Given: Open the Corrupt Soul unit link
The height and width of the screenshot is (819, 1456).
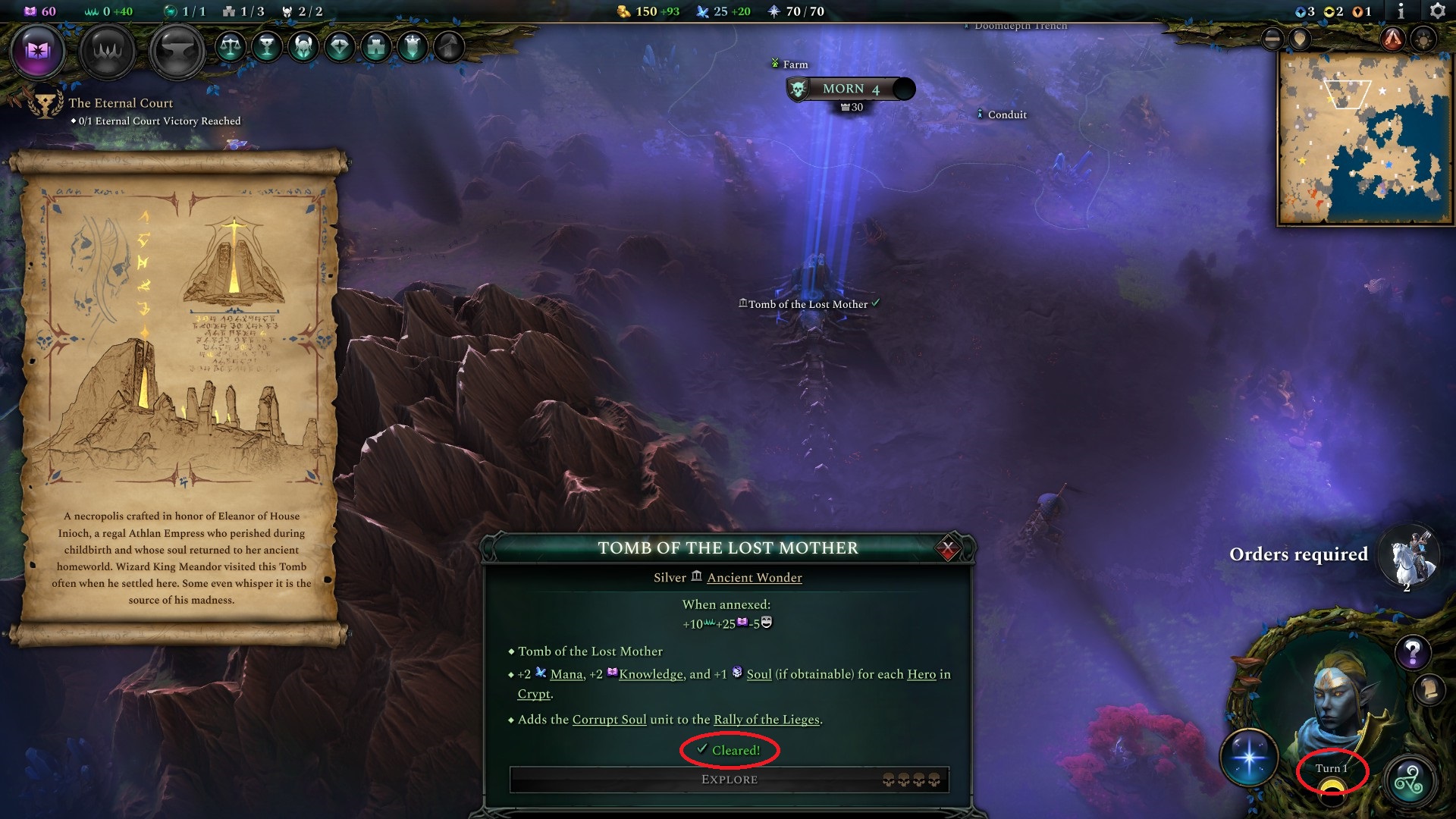Looking at the screenshot, I should click(610, 720).
